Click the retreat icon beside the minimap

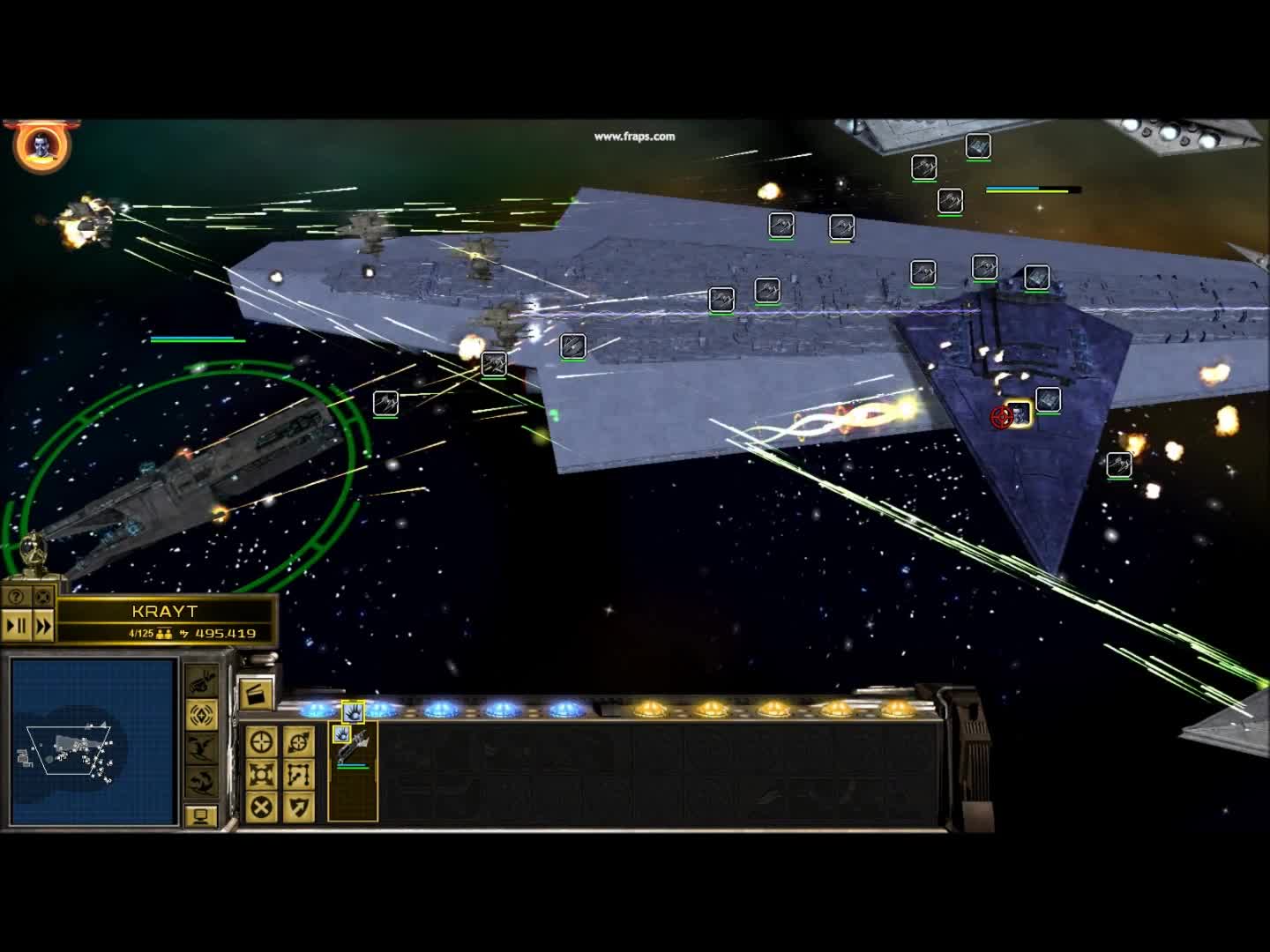202,747
